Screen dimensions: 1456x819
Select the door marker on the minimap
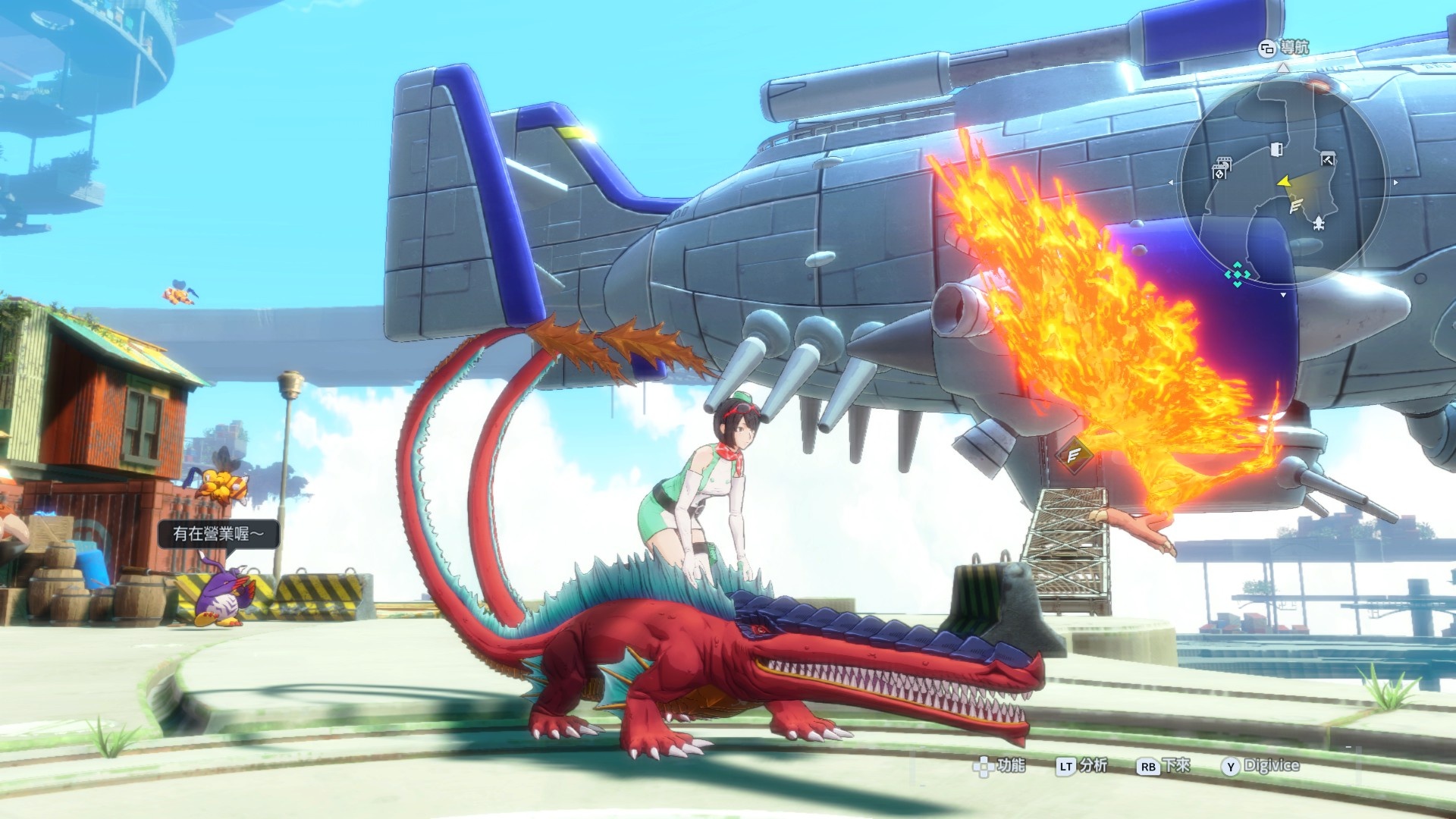click(1277, 149)
